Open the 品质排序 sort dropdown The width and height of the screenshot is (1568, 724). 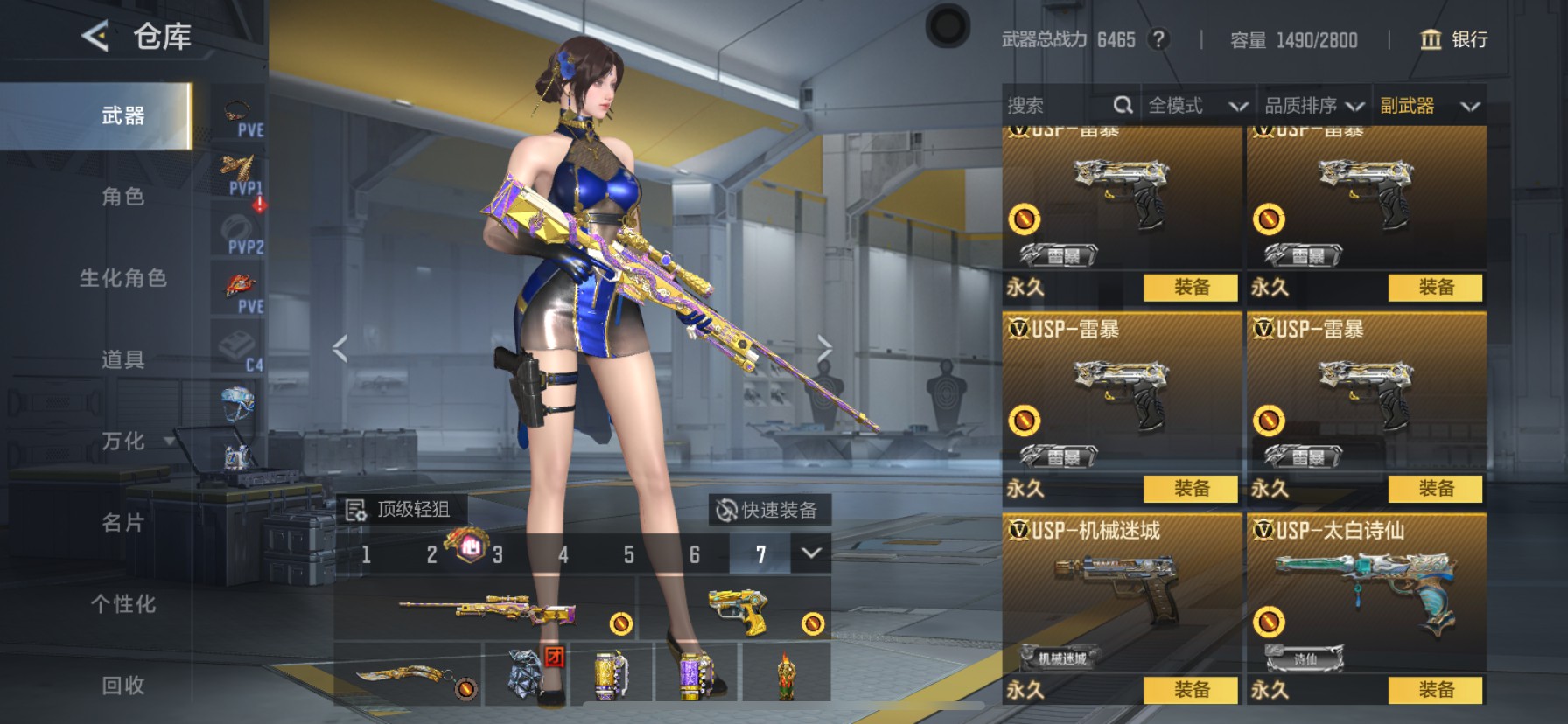click(1313, 106)
